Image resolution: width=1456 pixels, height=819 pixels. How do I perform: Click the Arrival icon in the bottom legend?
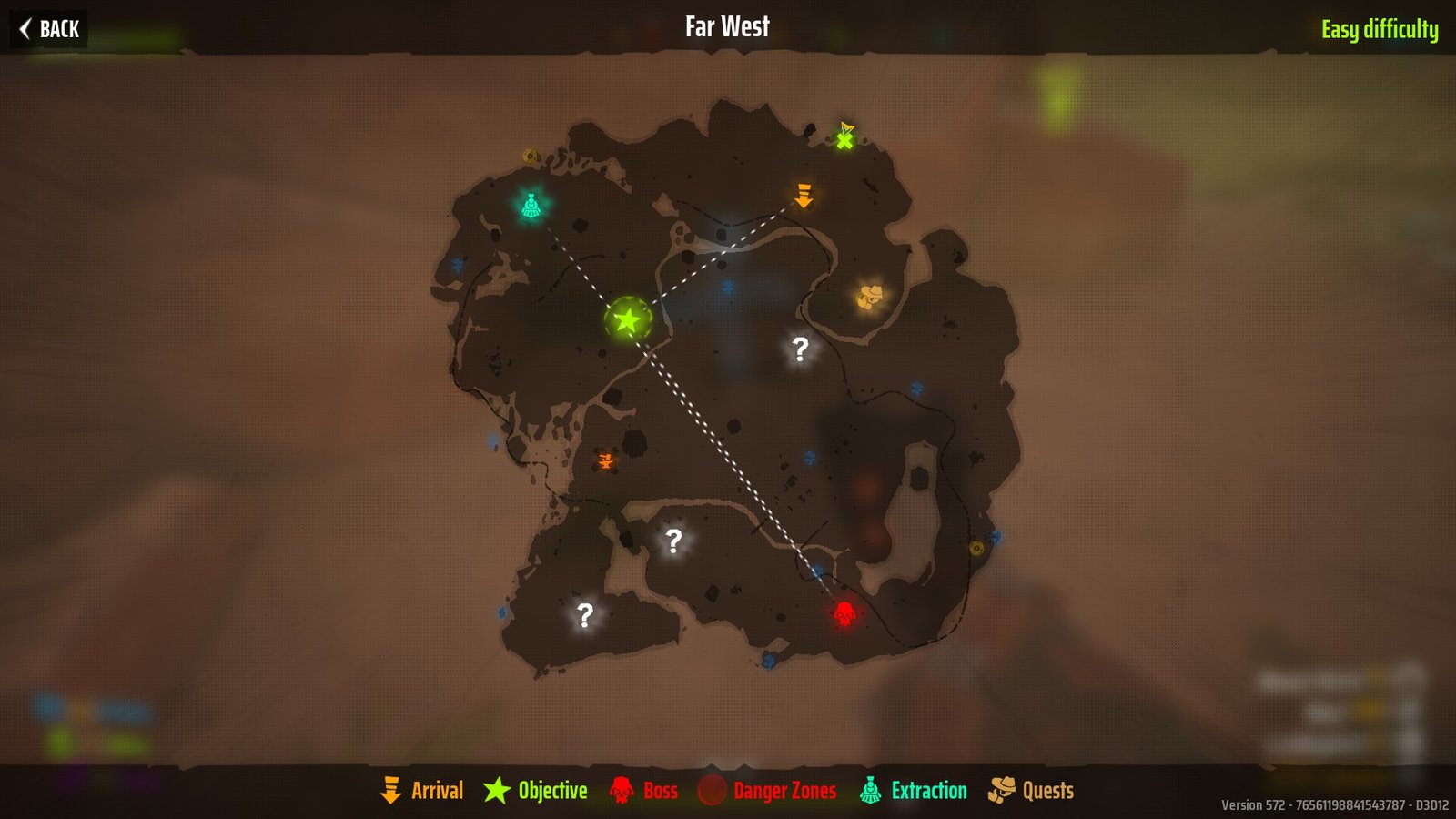(391, 790)
